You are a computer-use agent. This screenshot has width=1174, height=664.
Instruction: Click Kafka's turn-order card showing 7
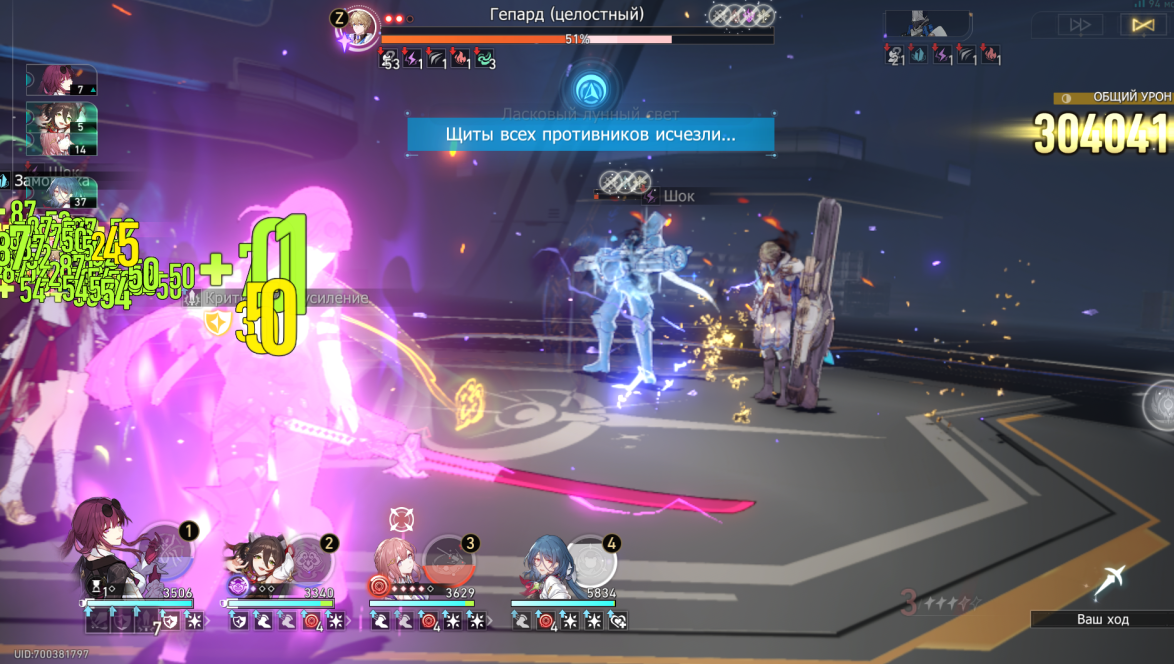pyautogui.click(x=61, y=81)
